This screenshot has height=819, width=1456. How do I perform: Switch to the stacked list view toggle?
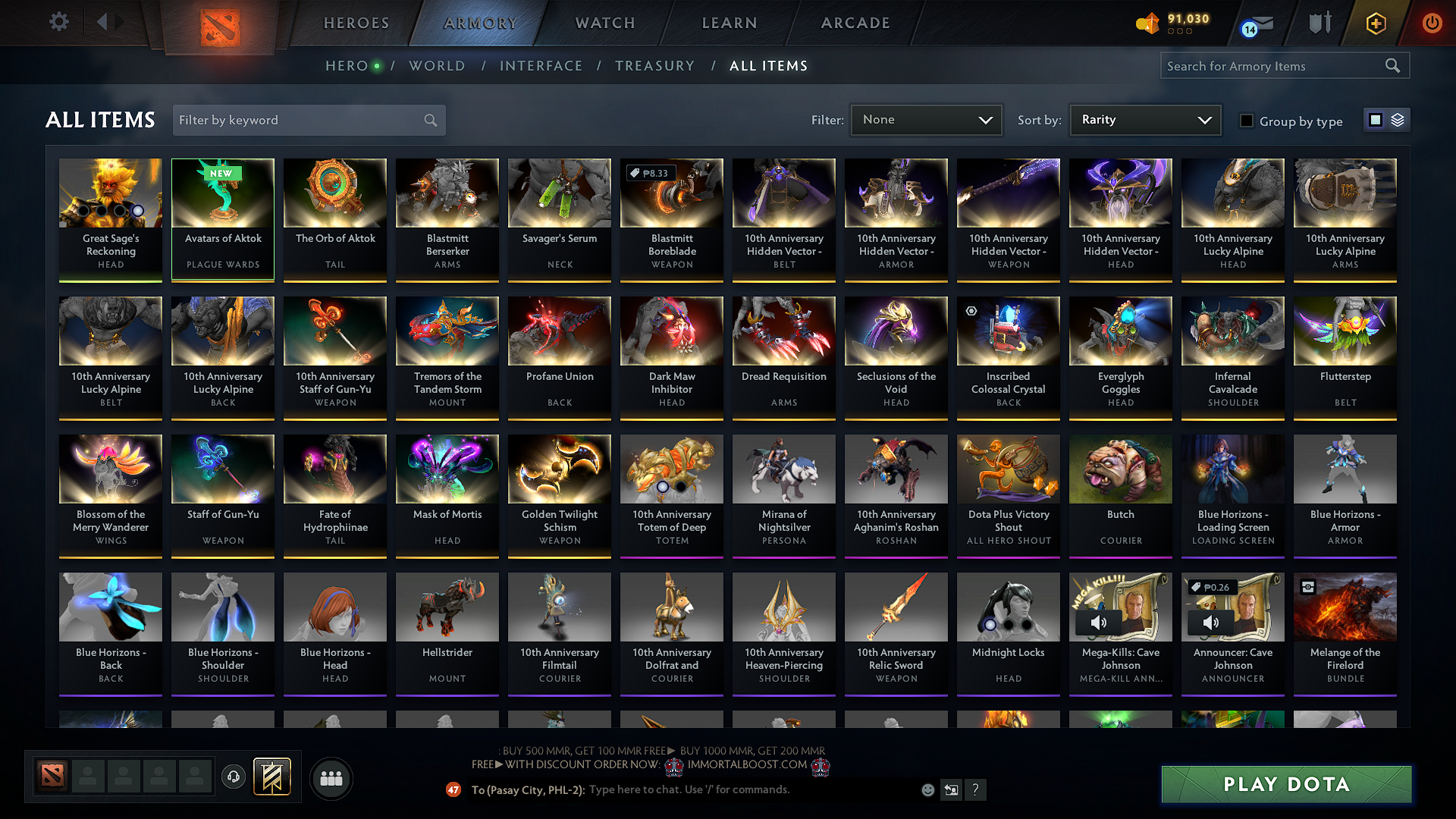pyautogui.click(x=1398, y=120)
